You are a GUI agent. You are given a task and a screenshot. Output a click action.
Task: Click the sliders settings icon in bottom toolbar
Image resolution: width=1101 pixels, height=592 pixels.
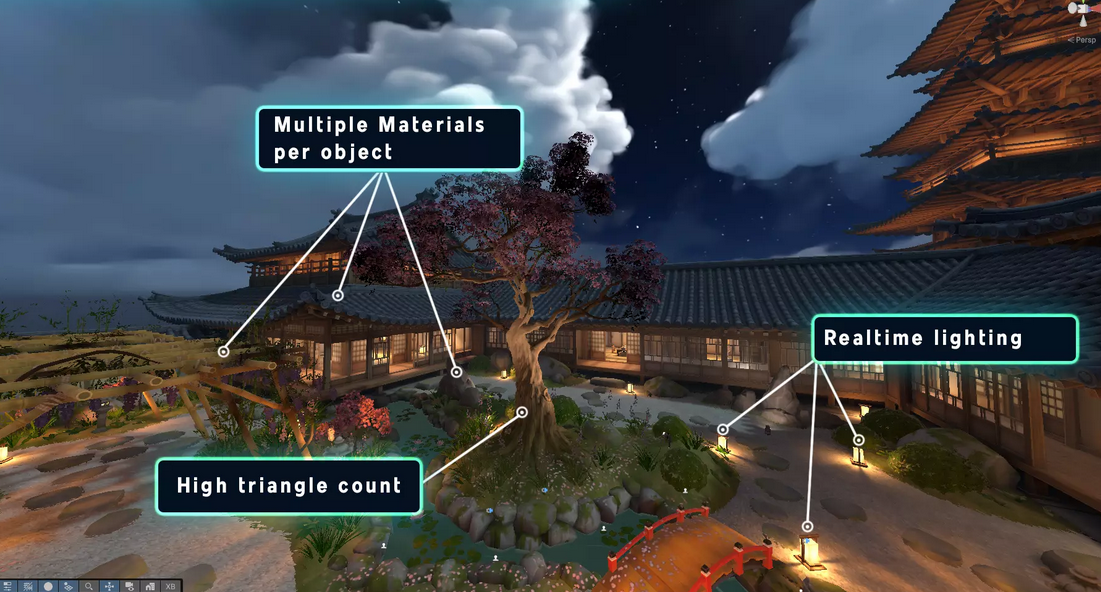(8, 586)
